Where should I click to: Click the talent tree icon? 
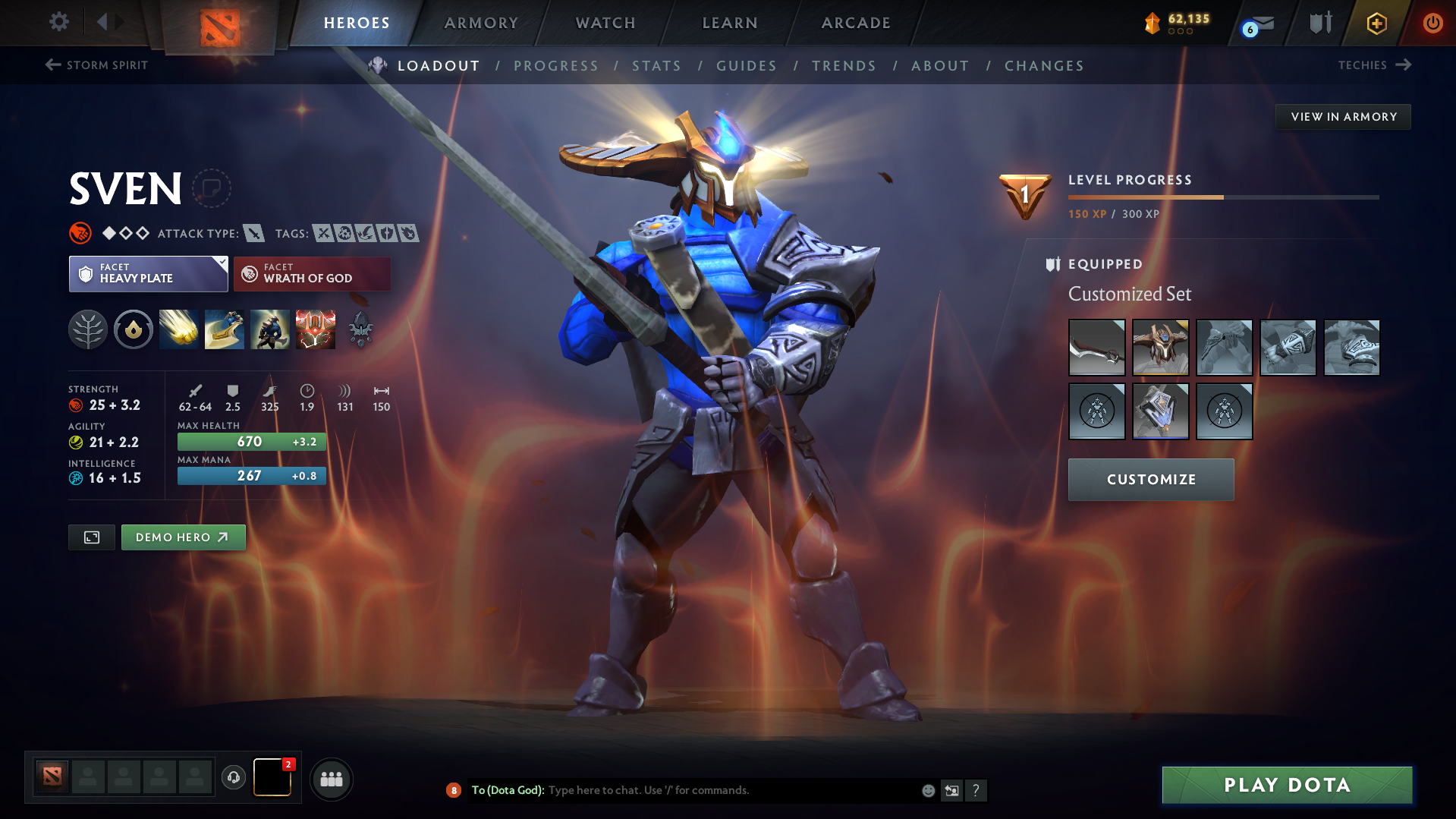click(88, 329)
